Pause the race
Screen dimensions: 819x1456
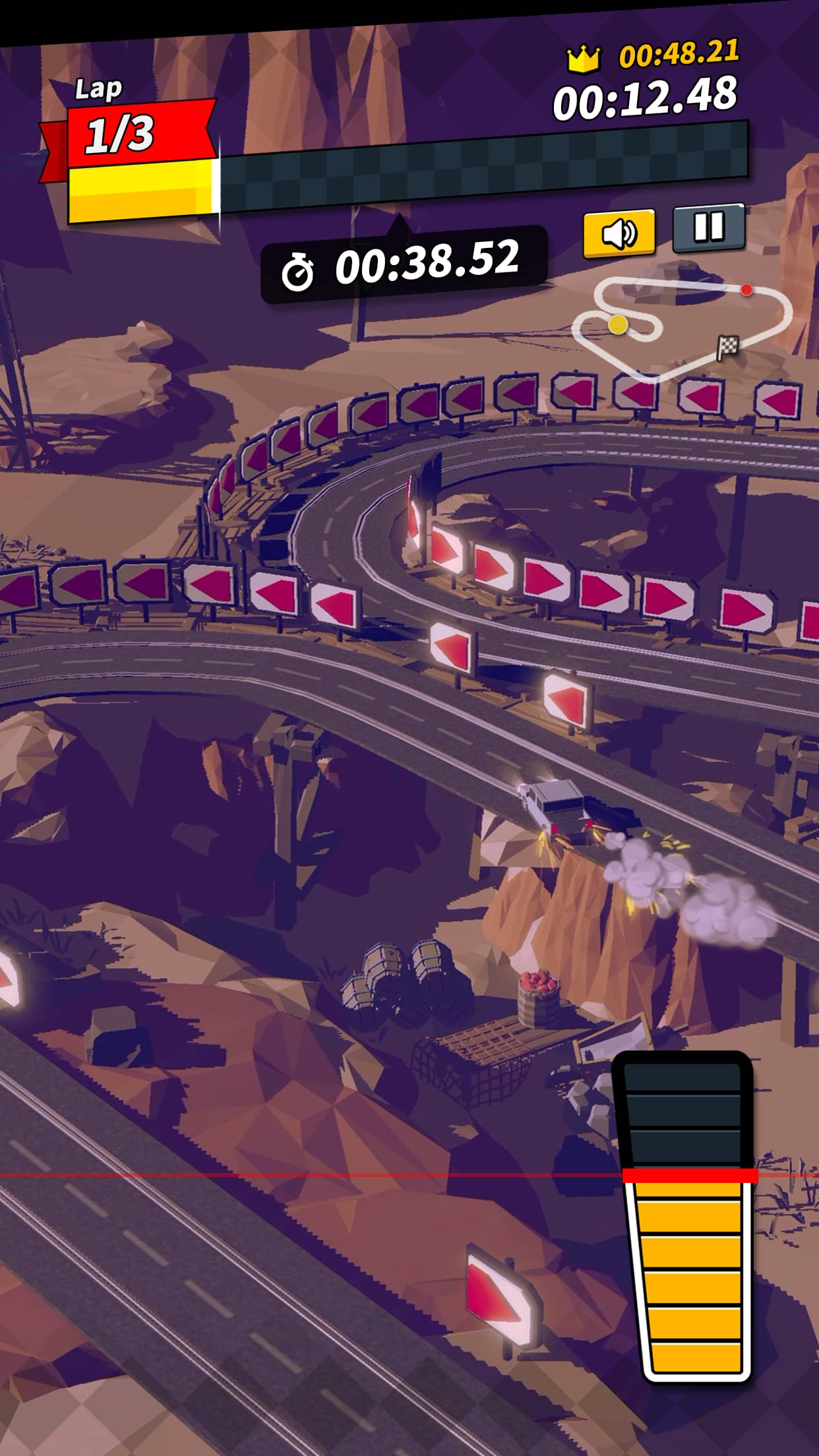click(709, 228)
